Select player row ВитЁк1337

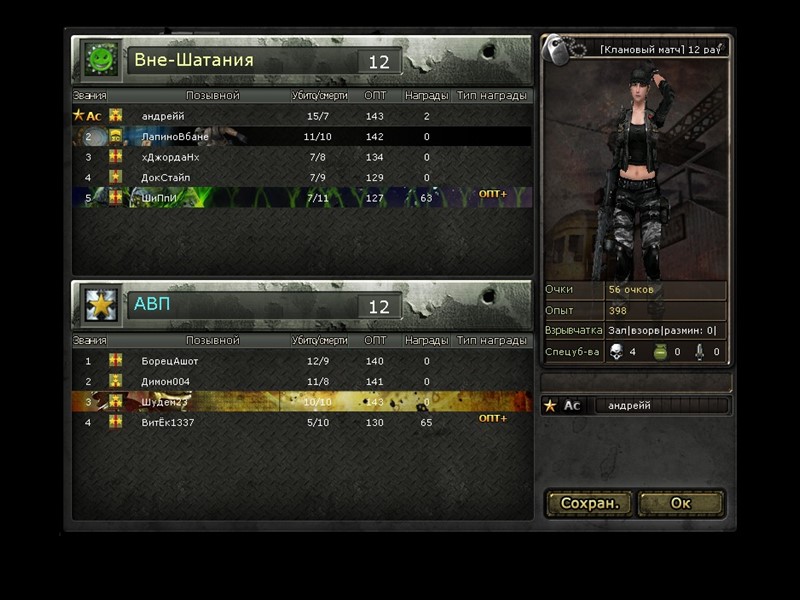tap(300, 423)
